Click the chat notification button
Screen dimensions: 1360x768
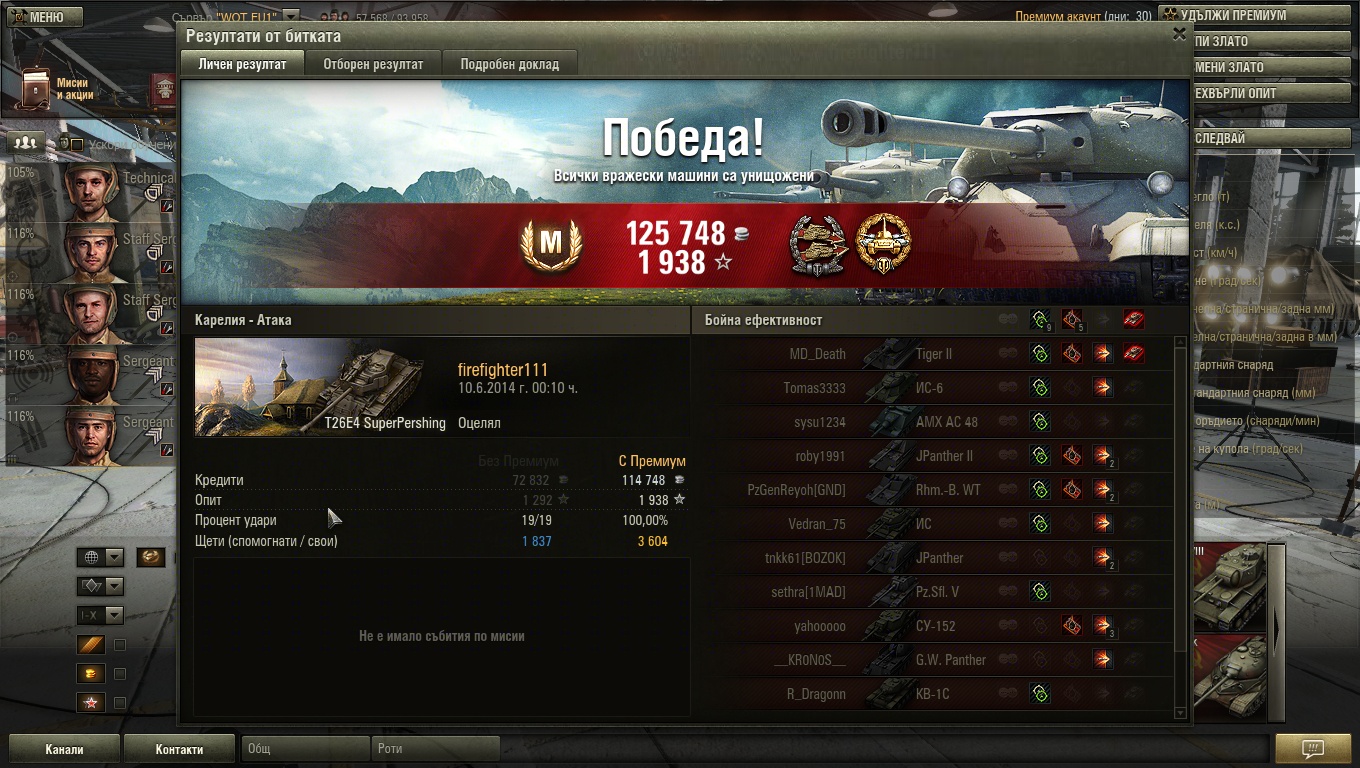tap(1312, 749)
